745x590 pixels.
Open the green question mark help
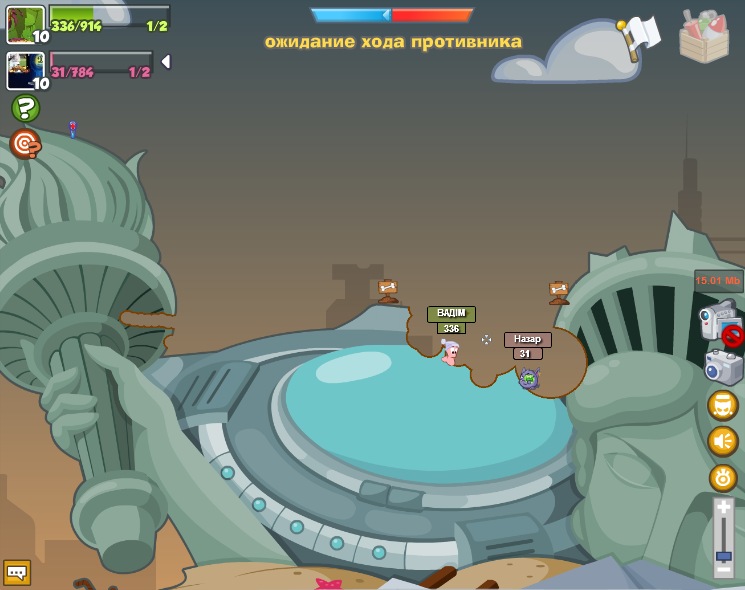click(x=25, y=108)
